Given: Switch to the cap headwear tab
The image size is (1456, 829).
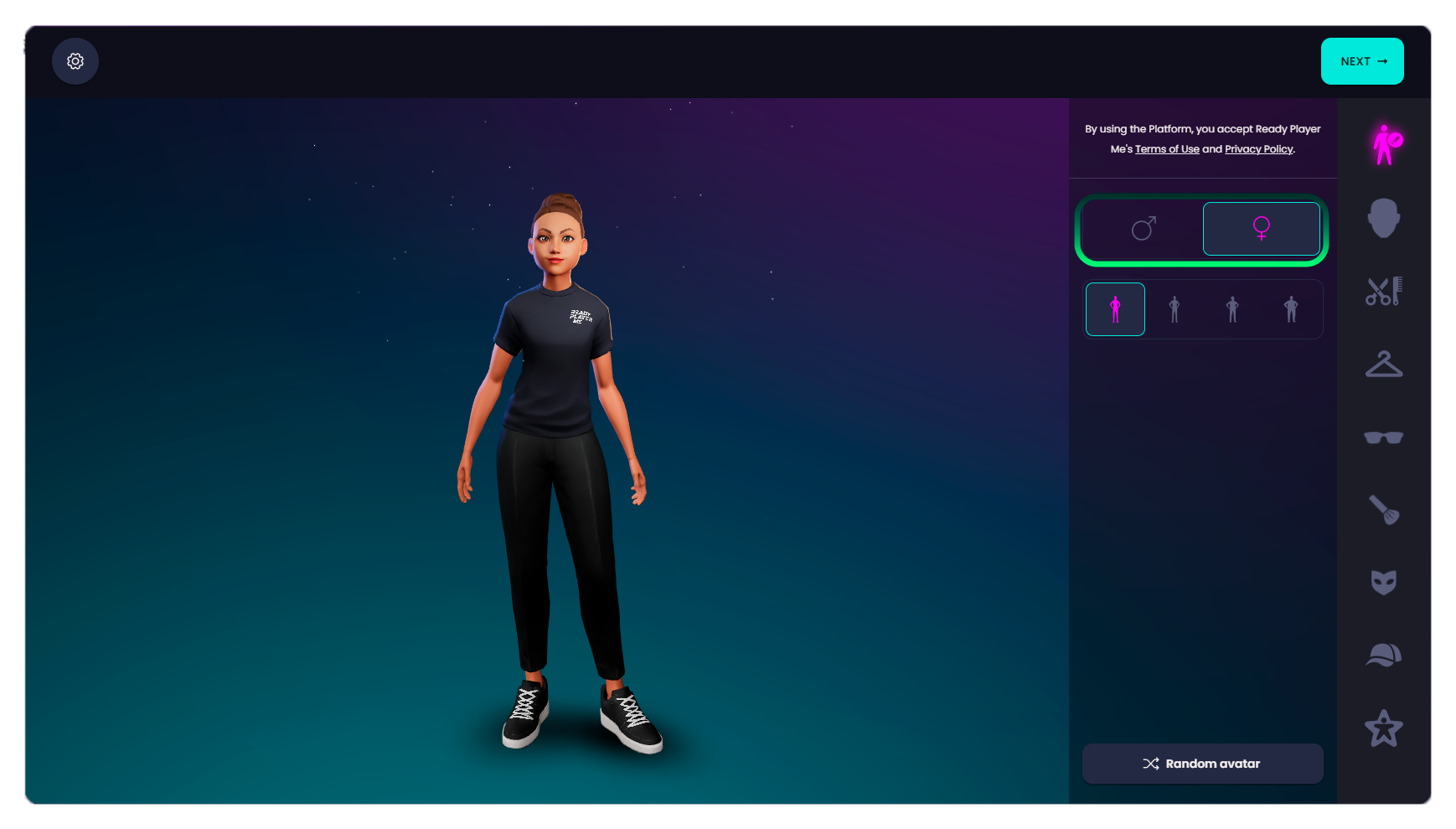Looking at the screenshot, I should [1384, 655].
